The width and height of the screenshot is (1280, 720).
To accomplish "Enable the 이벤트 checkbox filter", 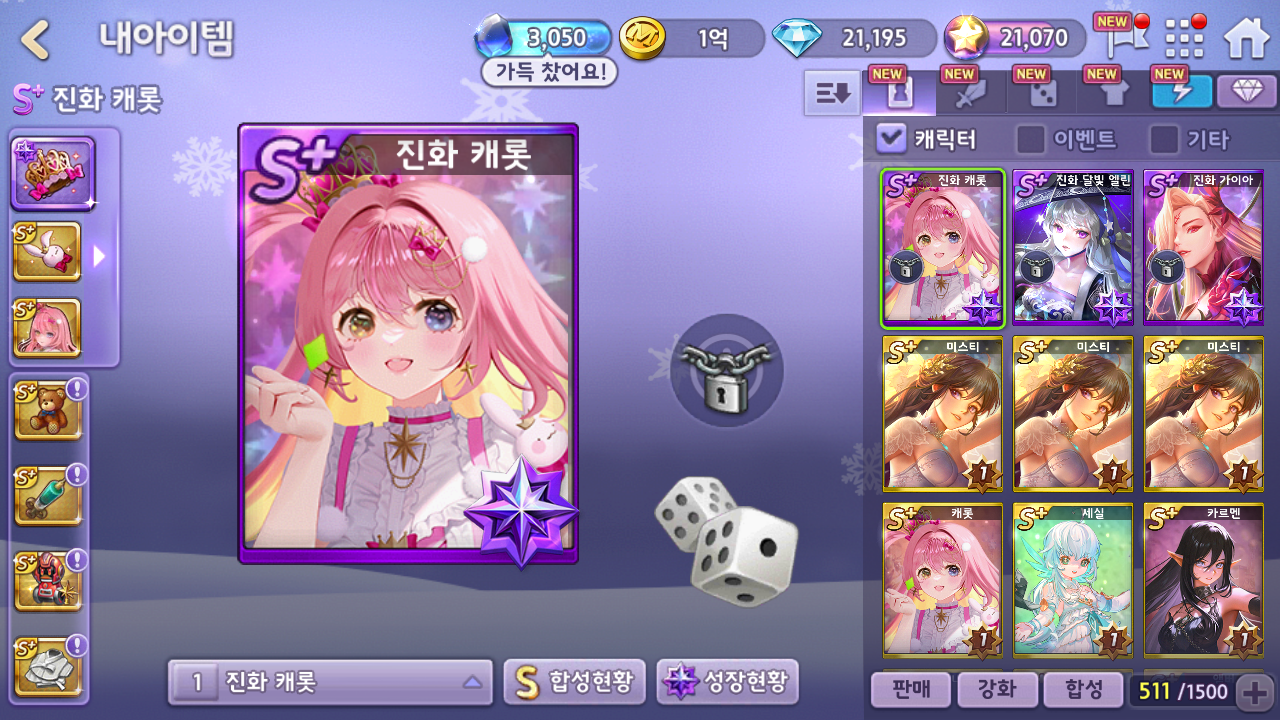I will click(x=1030, y=139).
